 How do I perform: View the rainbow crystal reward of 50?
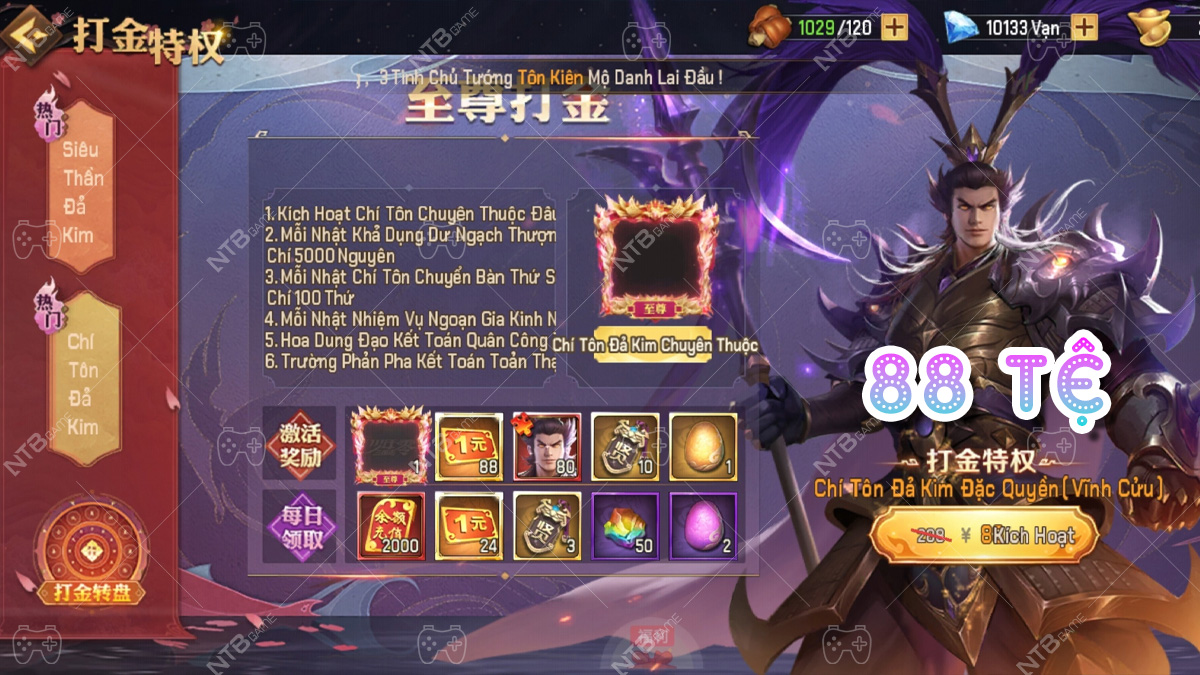click(625, 525)
